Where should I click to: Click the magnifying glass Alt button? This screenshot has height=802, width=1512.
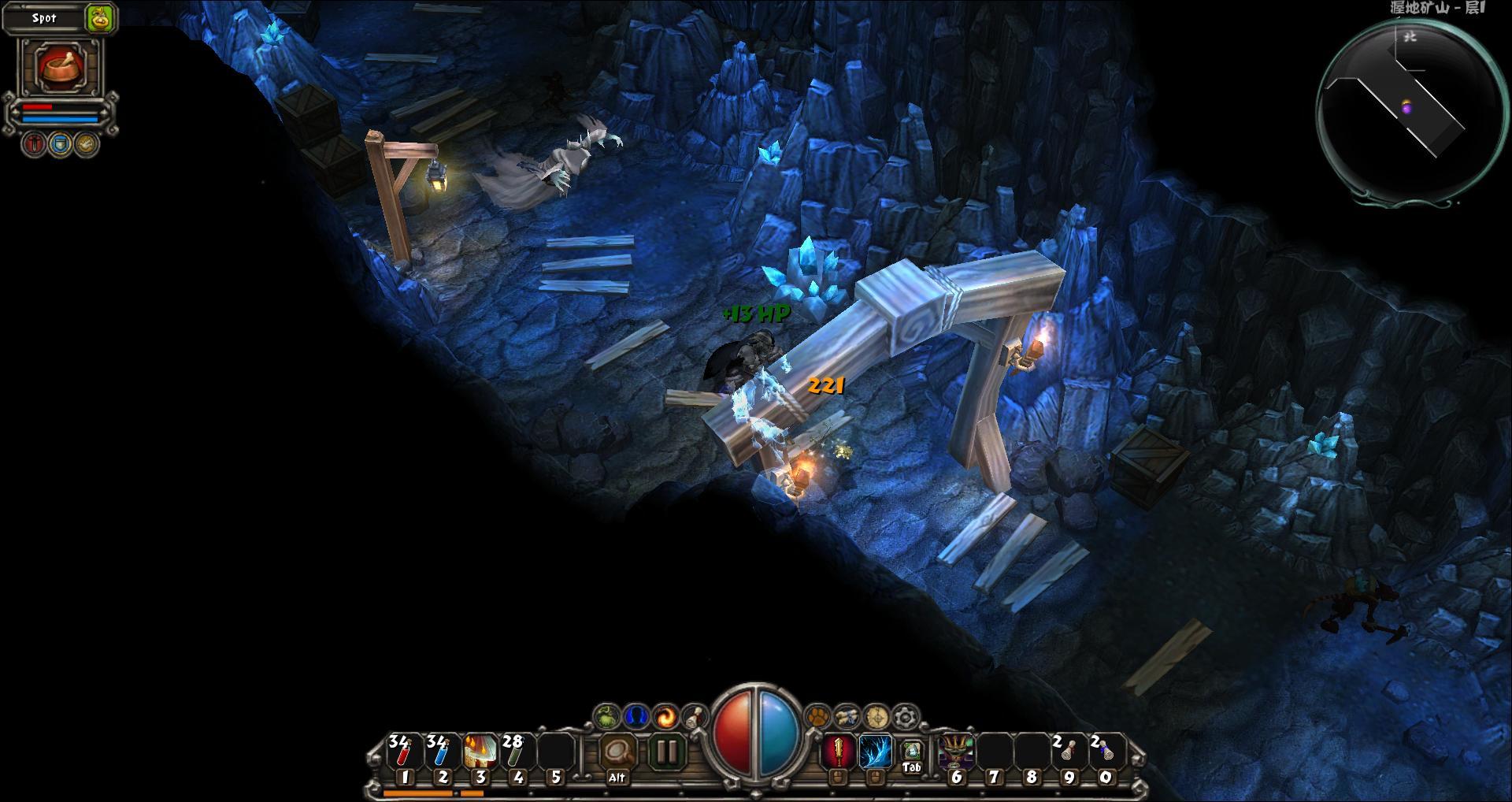tap(617, 752)
